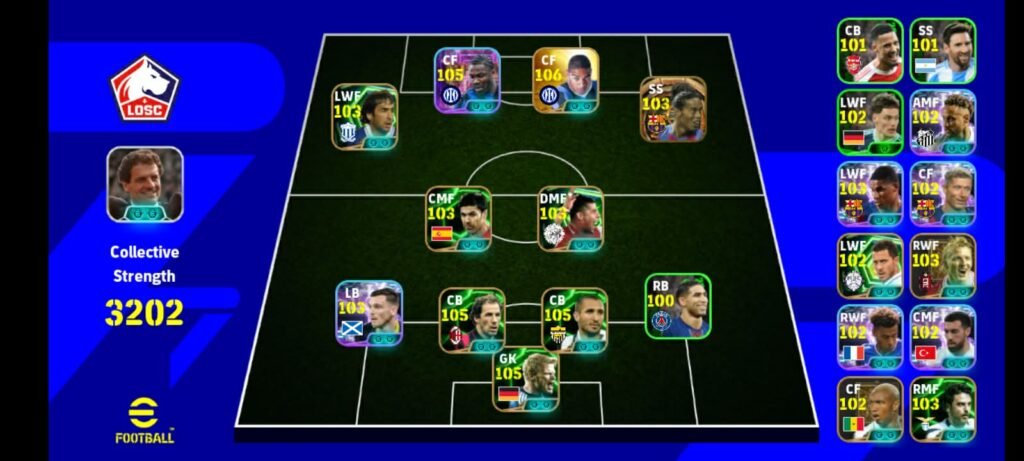Click the LOSC club badge
Screen dimensions: 1024x461
[x=144, y=89]
